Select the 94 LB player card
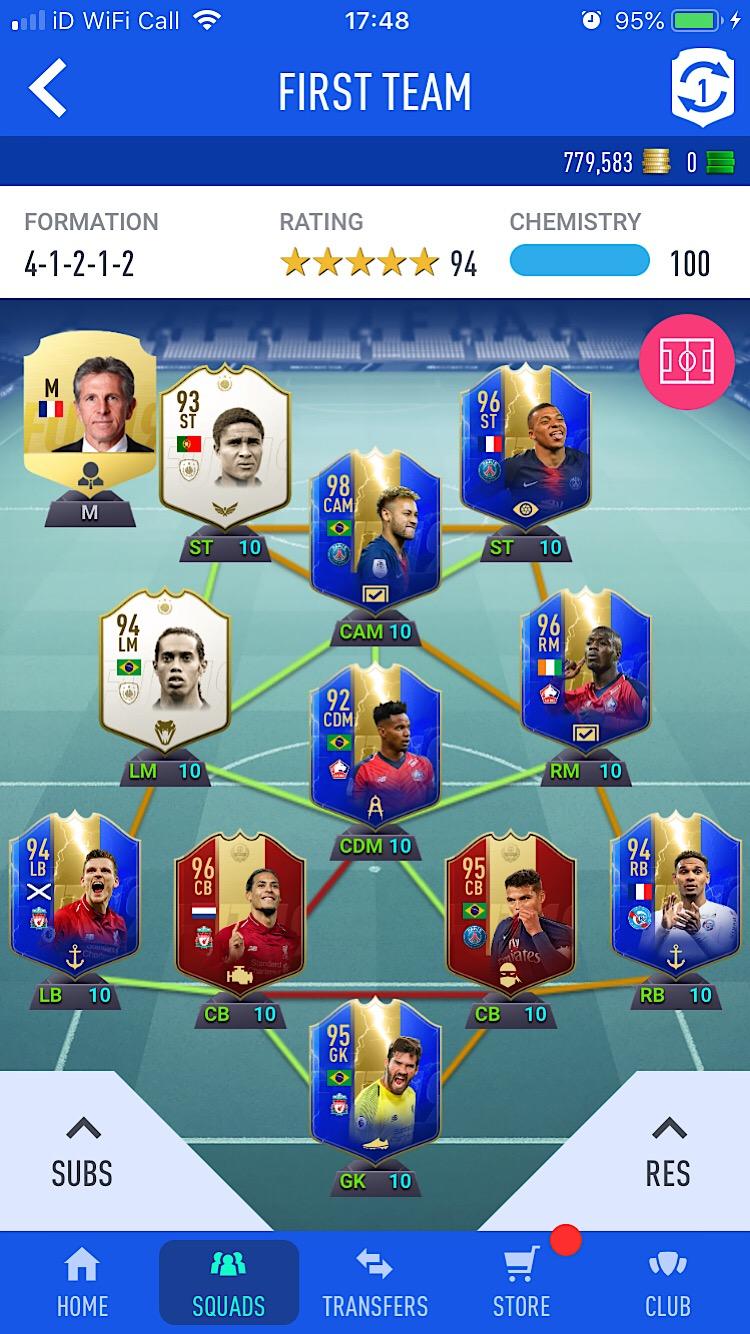750x1334 pixels. pyautogui.click(x=75, y=895)
